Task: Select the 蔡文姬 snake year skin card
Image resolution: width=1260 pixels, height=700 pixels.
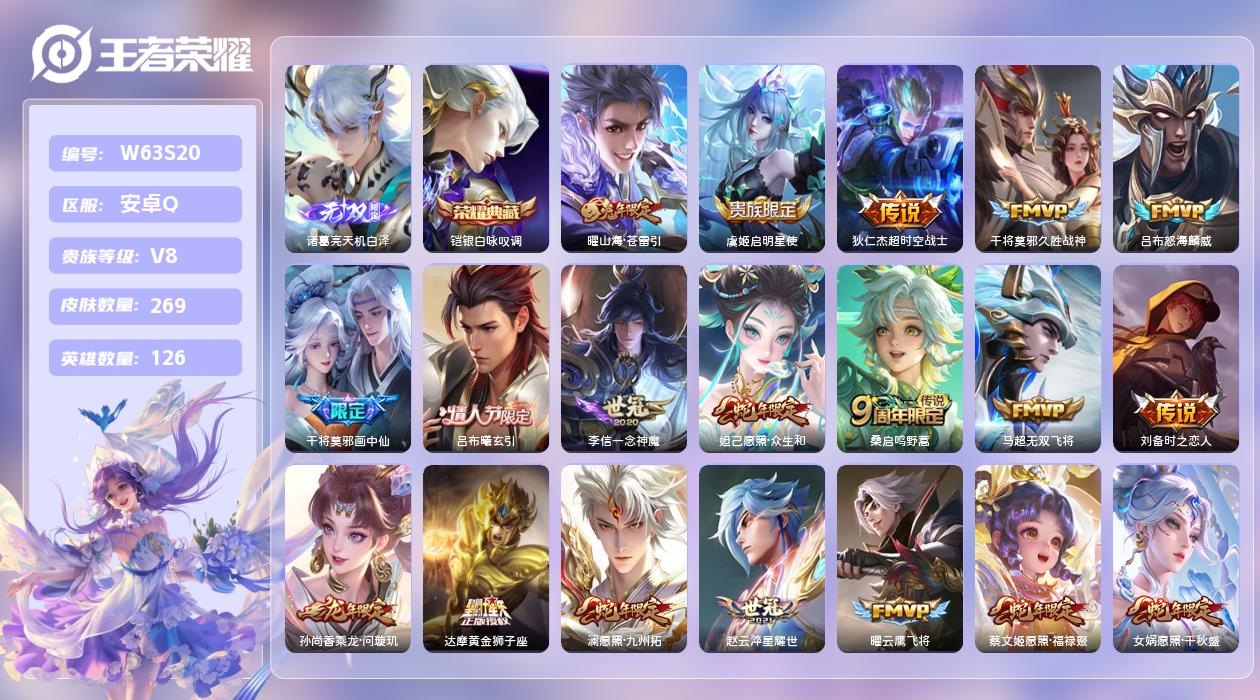Action: point(1038,558)
